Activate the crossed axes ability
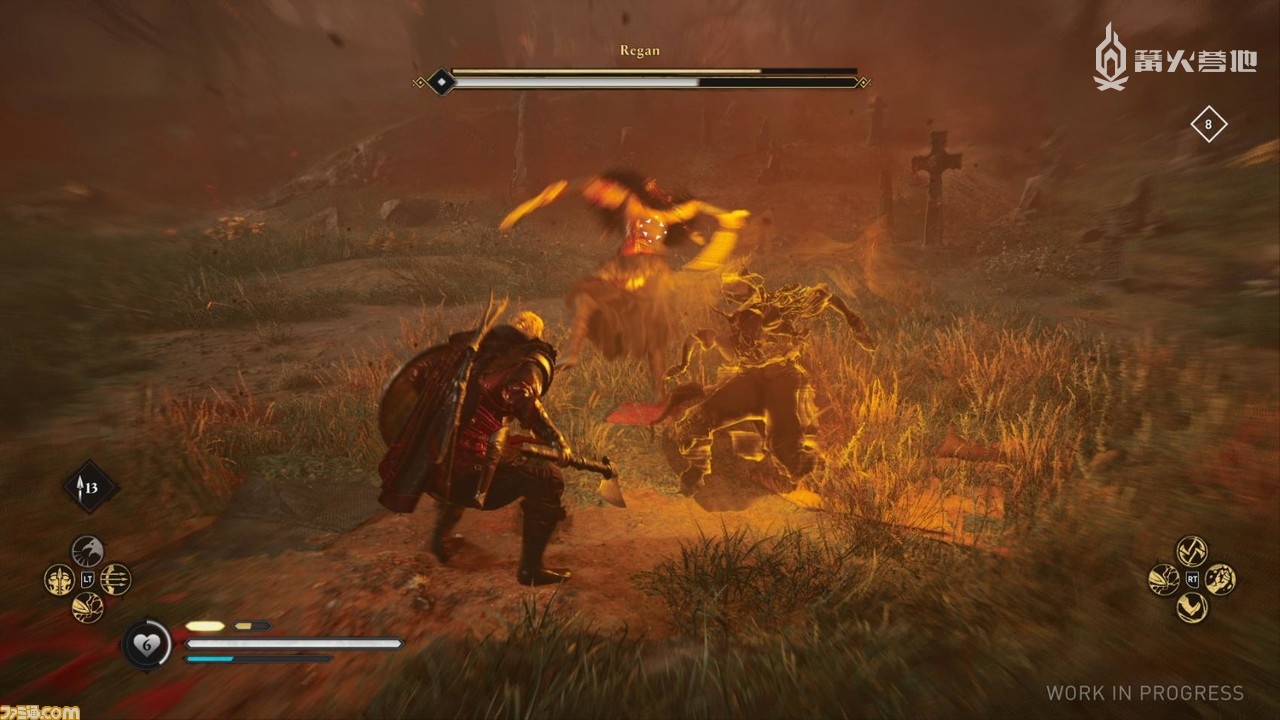 1191,551
